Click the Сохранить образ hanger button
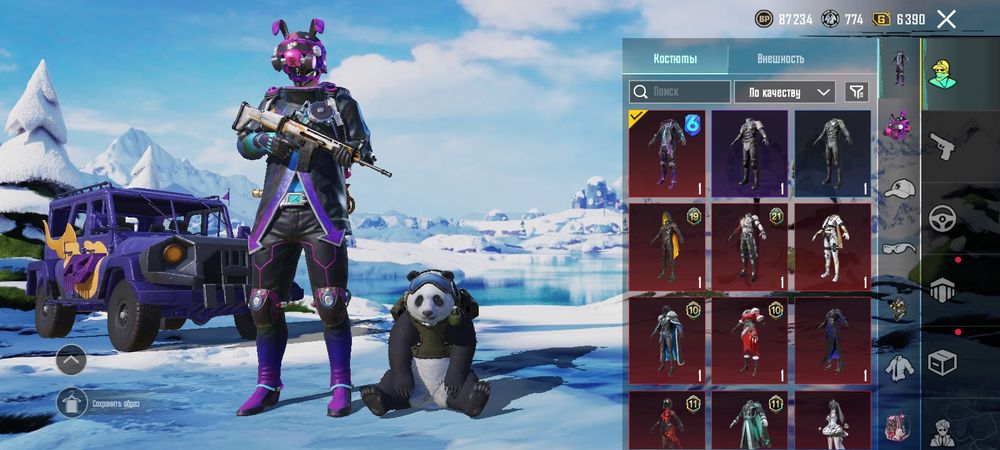 tap(72, 403)
